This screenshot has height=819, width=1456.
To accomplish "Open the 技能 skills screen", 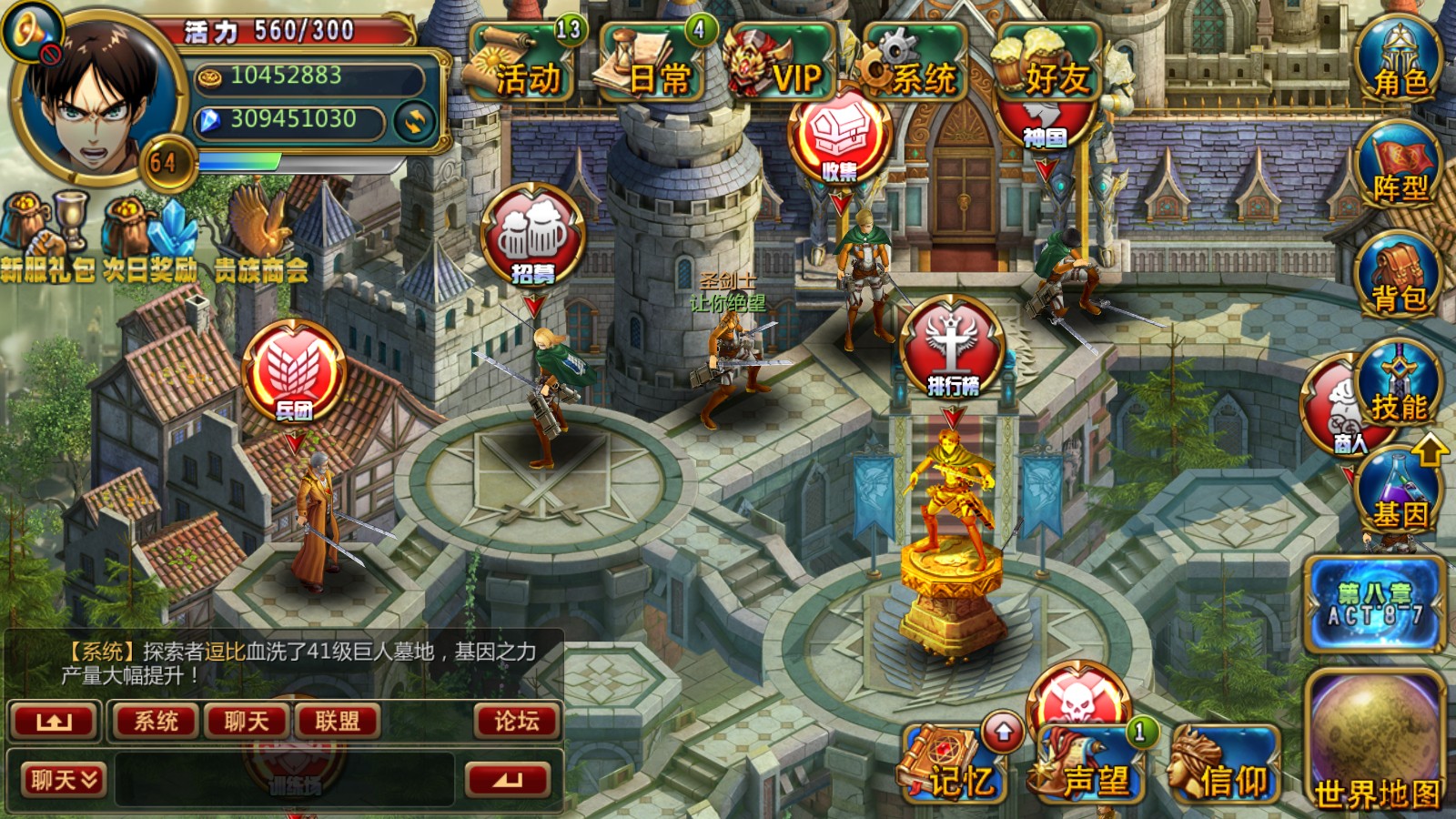I will tap(1400, 389).
